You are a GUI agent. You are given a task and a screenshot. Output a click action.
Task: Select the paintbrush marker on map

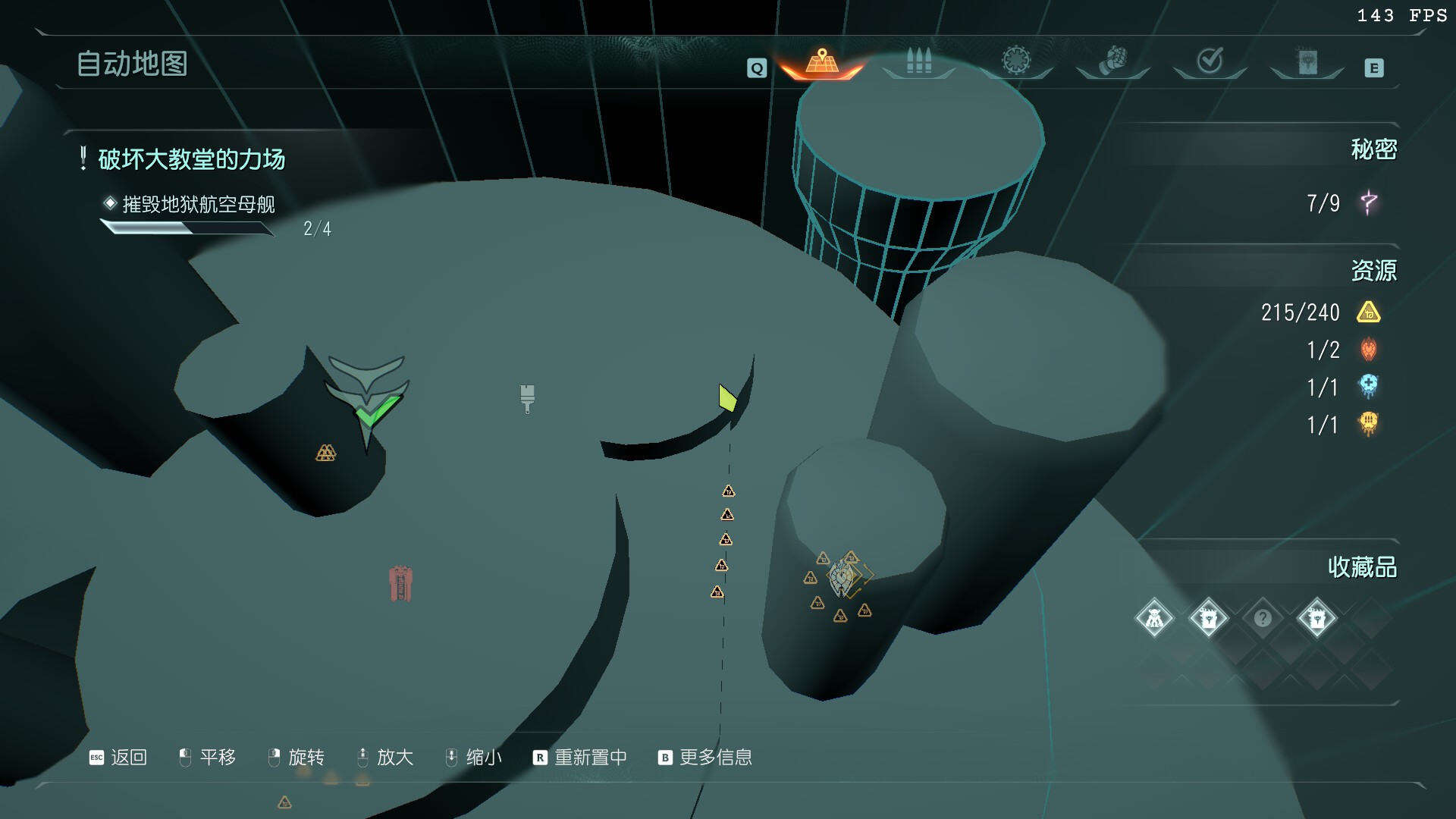pos(527,397)
